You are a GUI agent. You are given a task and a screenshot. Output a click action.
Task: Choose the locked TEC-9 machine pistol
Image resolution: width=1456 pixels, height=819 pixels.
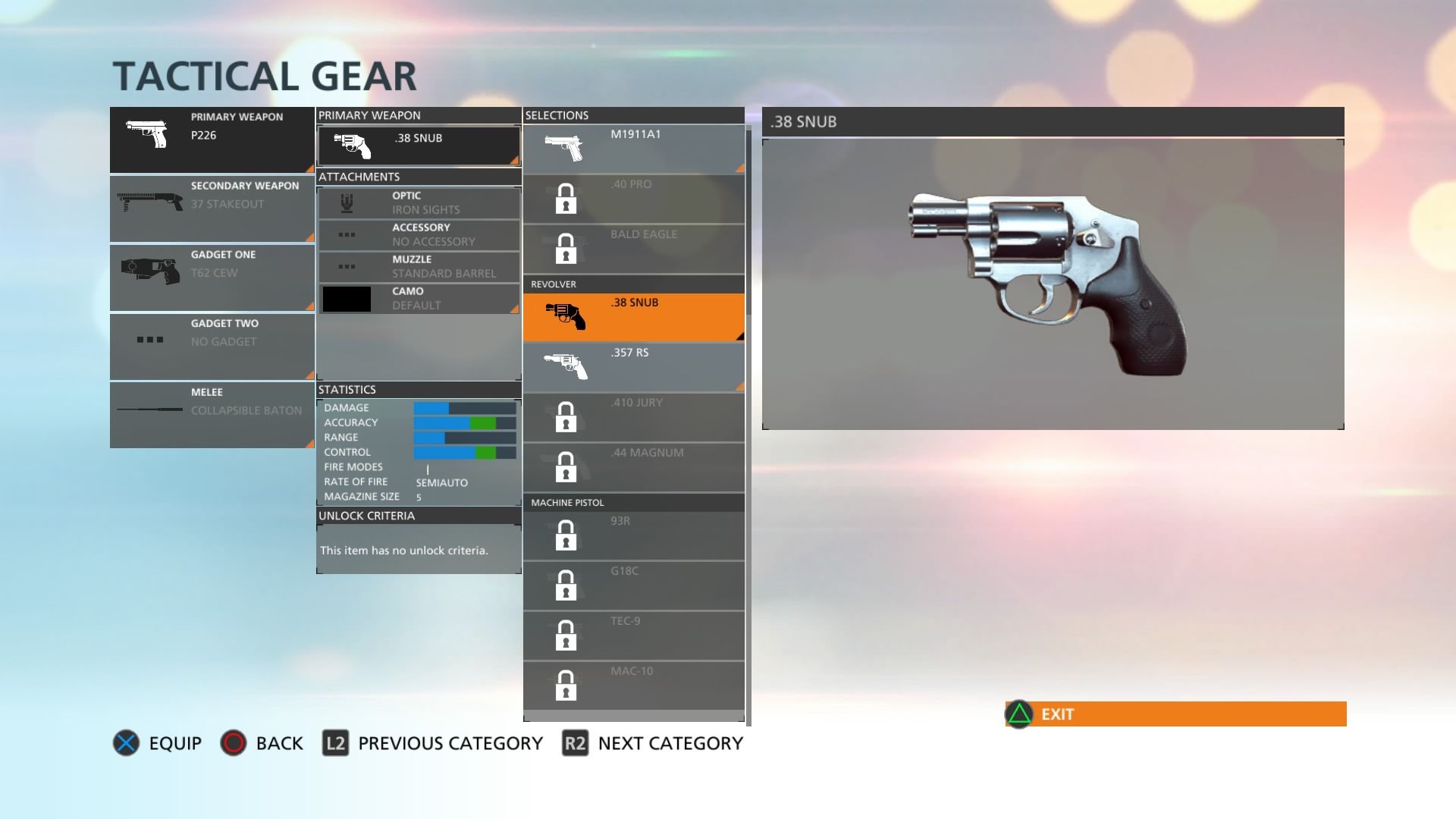pos(633,635)
